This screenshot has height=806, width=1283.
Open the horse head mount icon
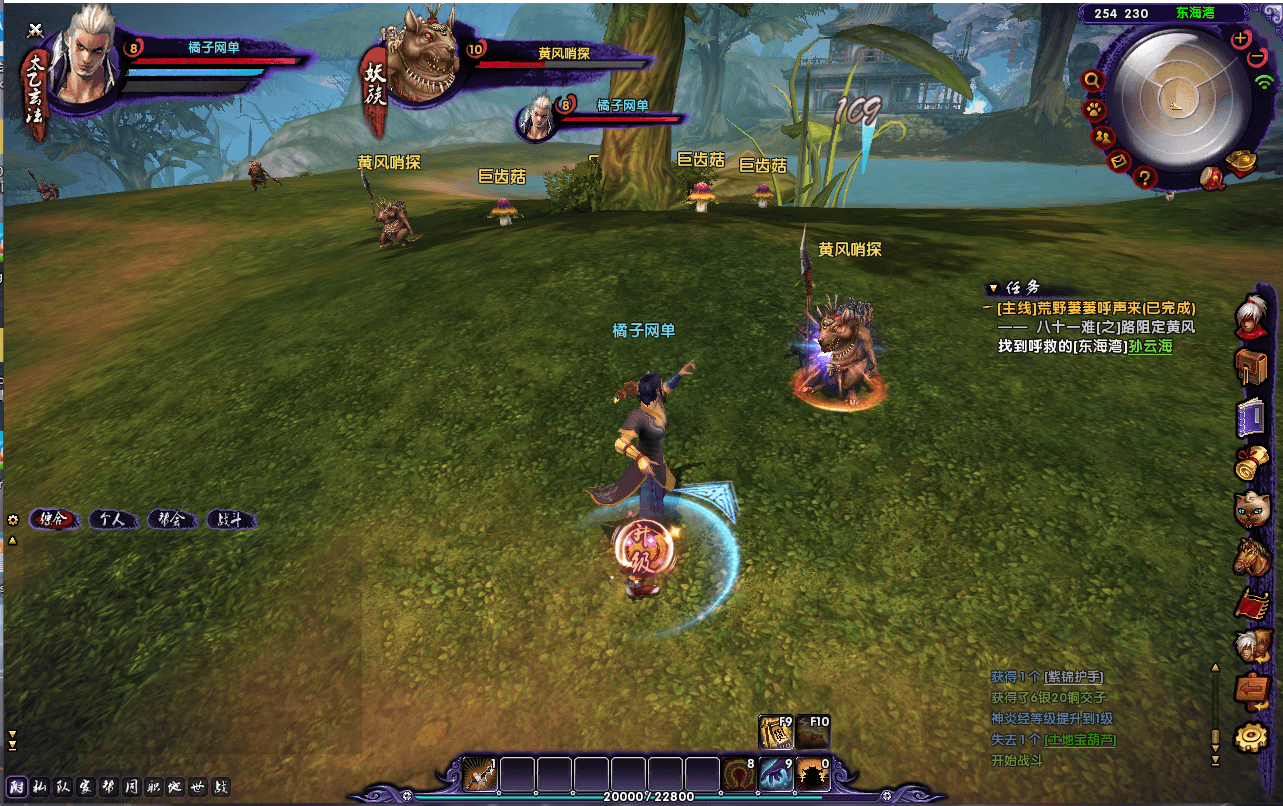pos(1252,557)
